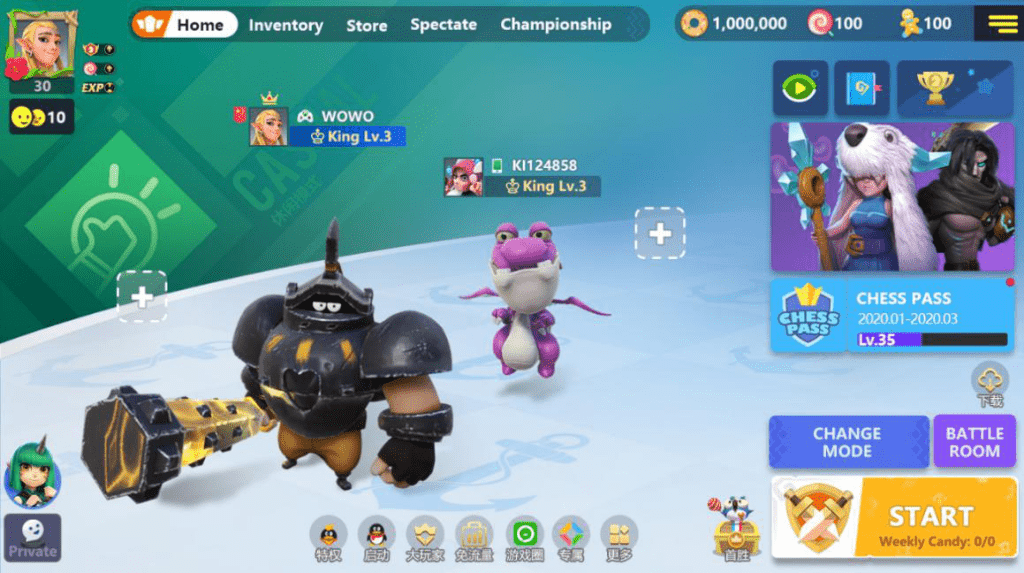Image resolution: width=1024 pixels, height=573 pixels.
Task: View the featured heroes promo banner
Action: (x=892, y=196)
